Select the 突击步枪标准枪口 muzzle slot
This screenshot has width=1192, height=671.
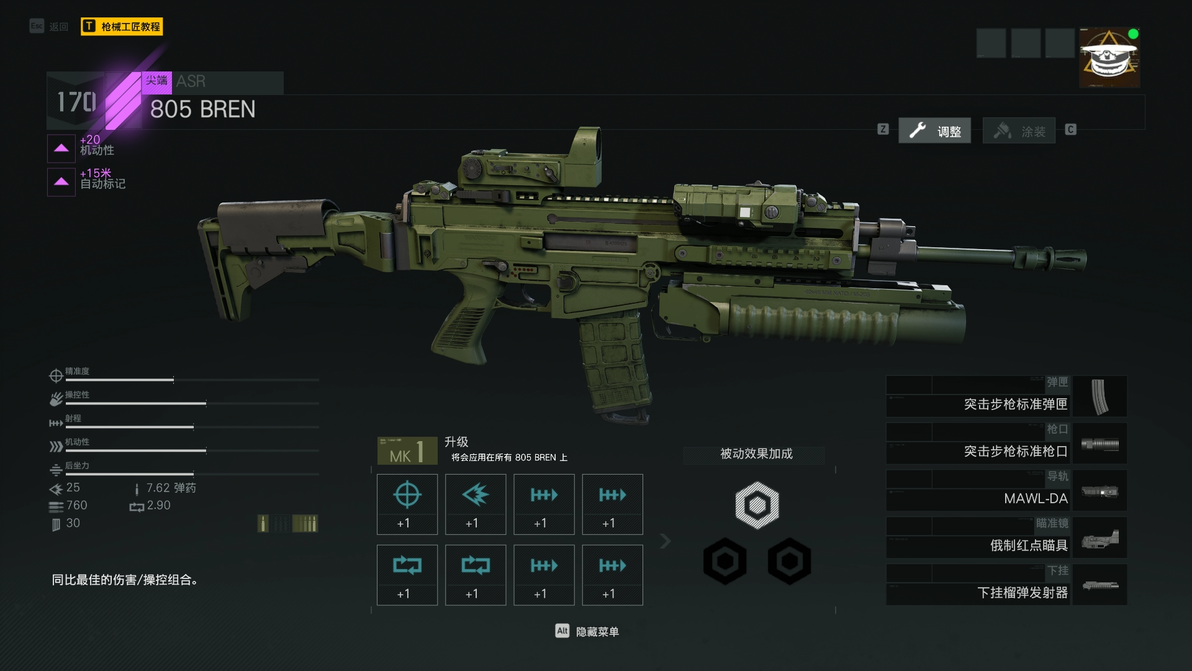coord(1006,444)
